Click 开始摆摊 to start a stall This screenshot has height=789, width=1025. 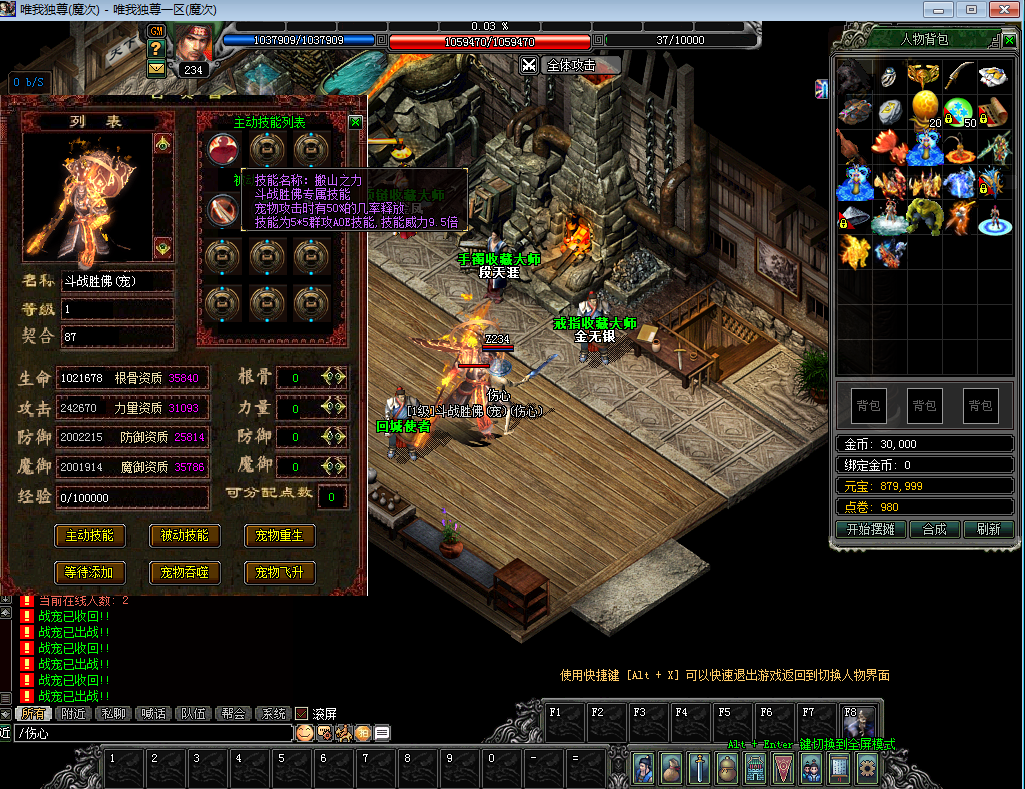[x=862, y=529]
